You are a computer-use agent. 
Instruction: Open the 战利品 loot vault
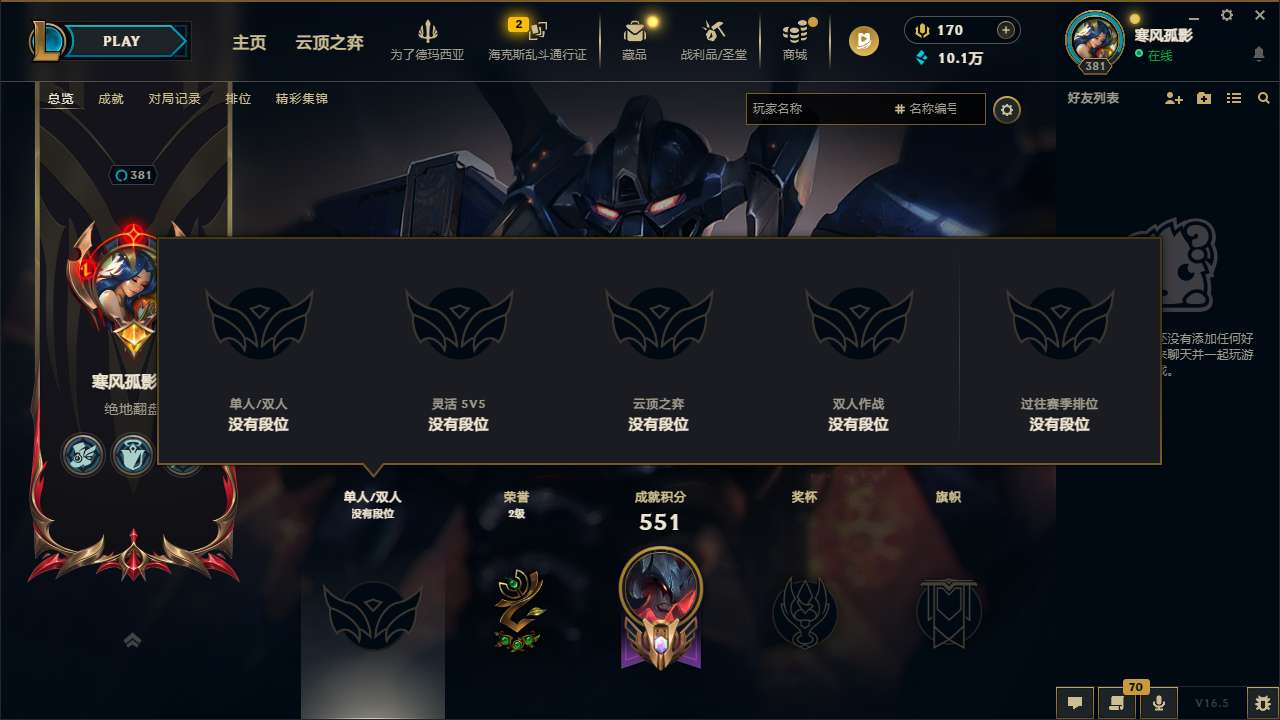click(712, 40)
